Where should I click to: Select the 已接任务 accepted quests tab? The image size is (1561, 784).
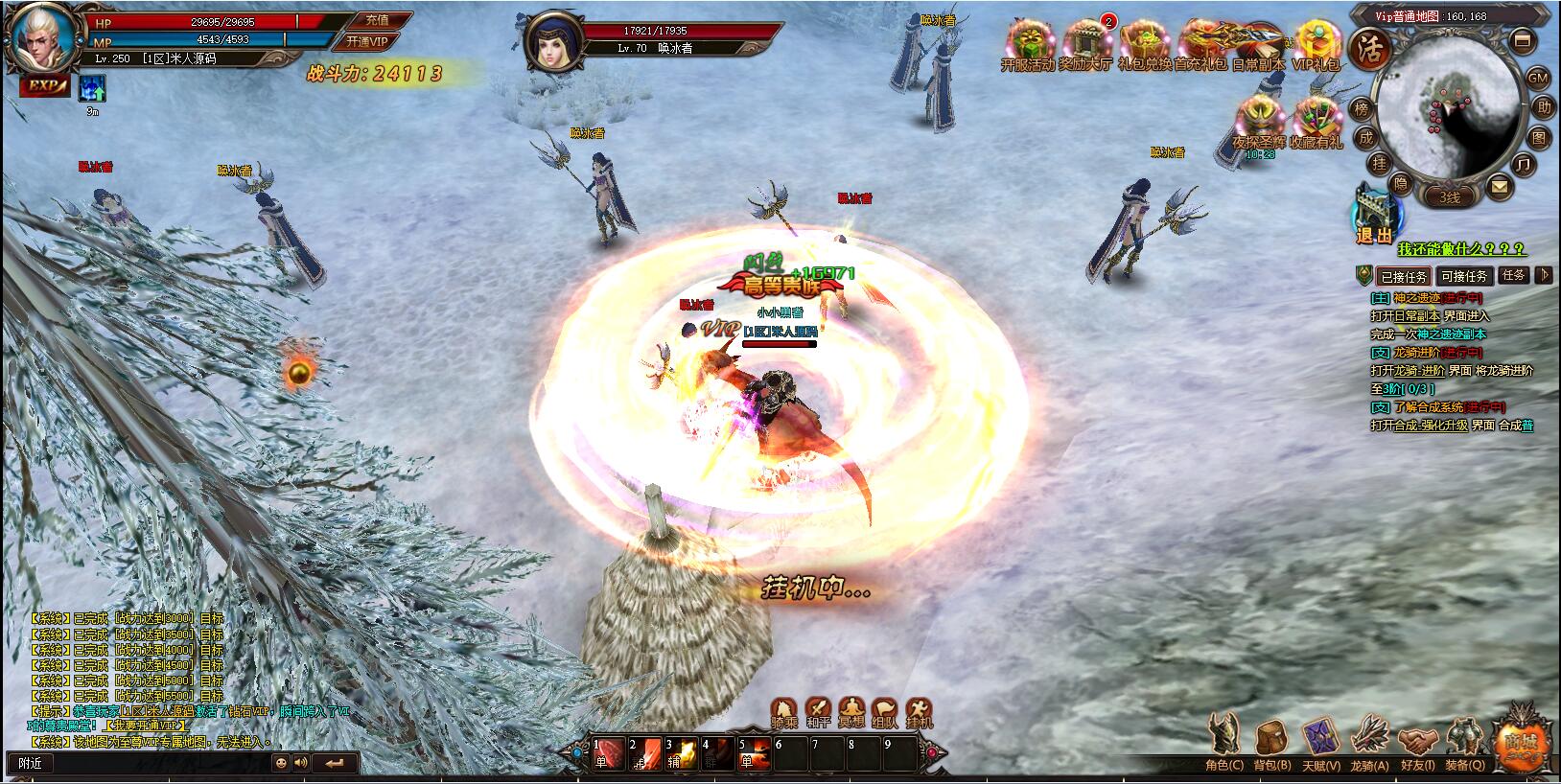click(x=1404, y=276)
